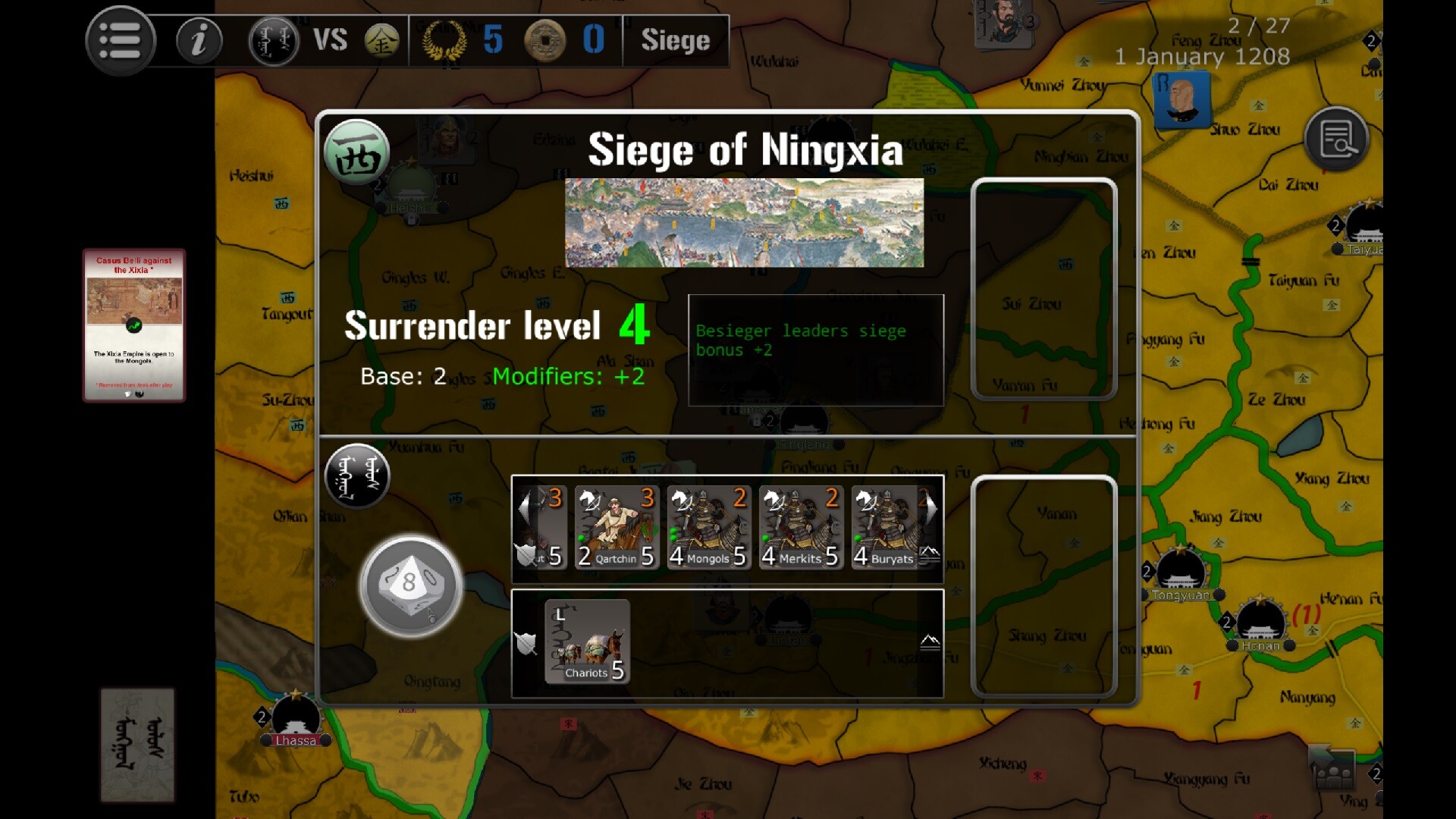Select the Mongol faction emblem in the top bar
Image resolution: width=1456 pixels, height=819 pixels.
pyautogui.click(x=274, y=41)
